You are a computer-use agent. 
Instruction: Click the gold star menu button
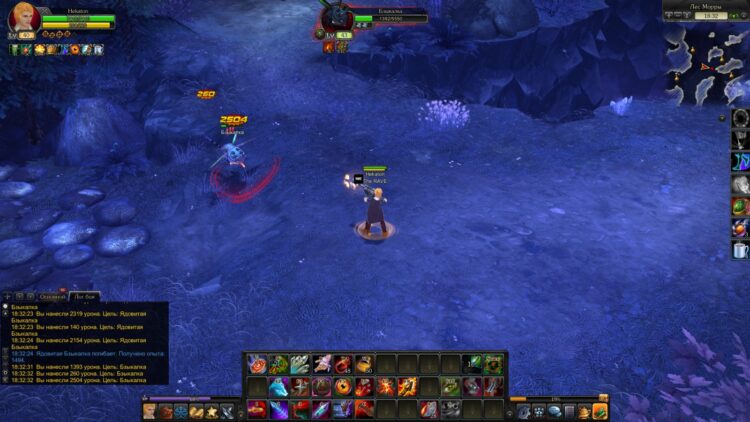point(212,411)
